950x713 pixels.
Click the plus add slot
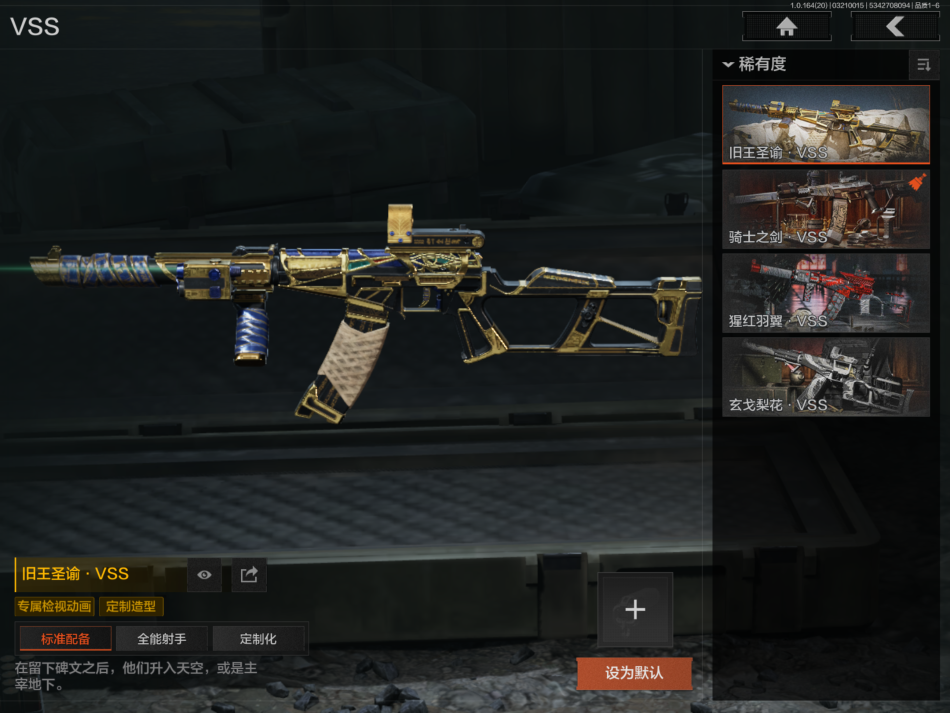pyautogui.click(x=635, y=610)
